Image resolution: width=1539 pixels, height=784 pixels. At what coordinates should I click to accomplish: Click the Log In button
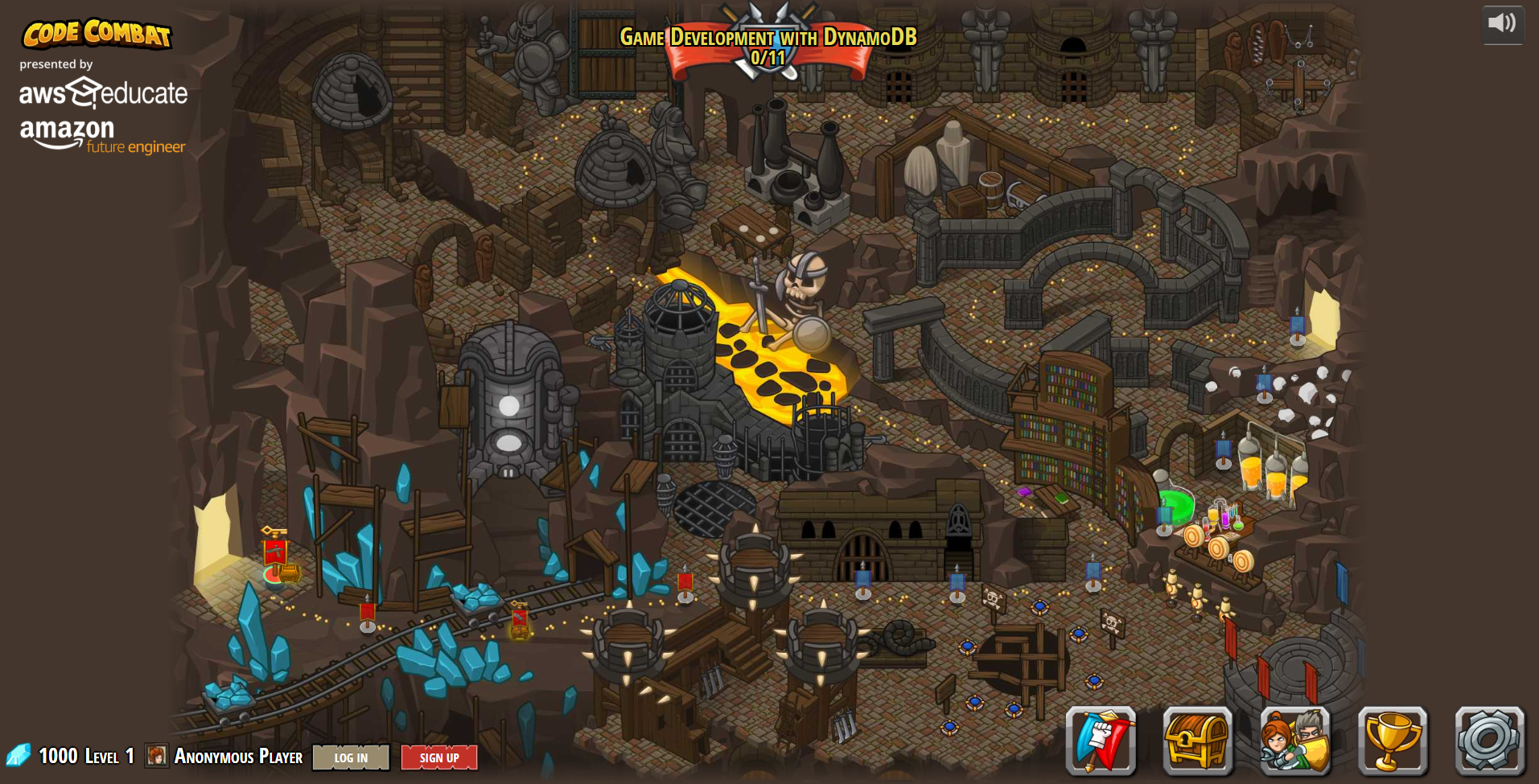click(x=351, y=757)
